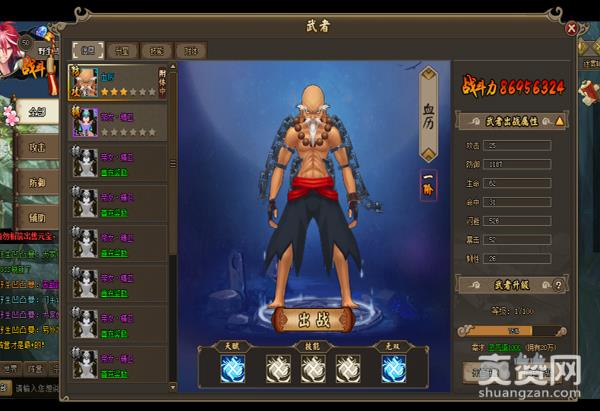The image size is (600, 411).
Task: Filter warriors by 防御 defense type
Action: 33,181
